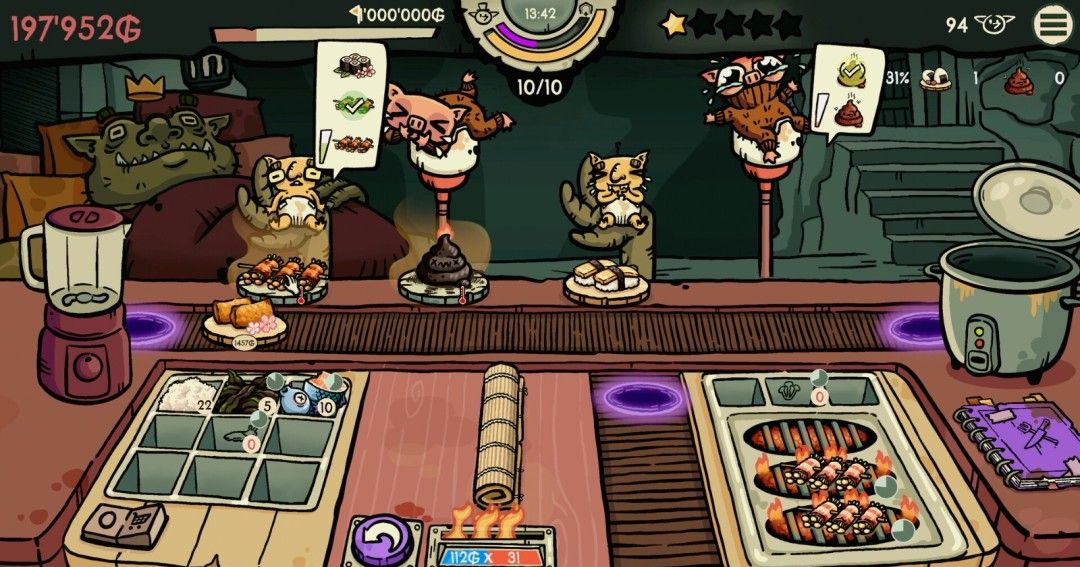Viewport: 1080px width, 567px height.
Task: Pick up the plate priced 1457G
Action: click(241, 322)
